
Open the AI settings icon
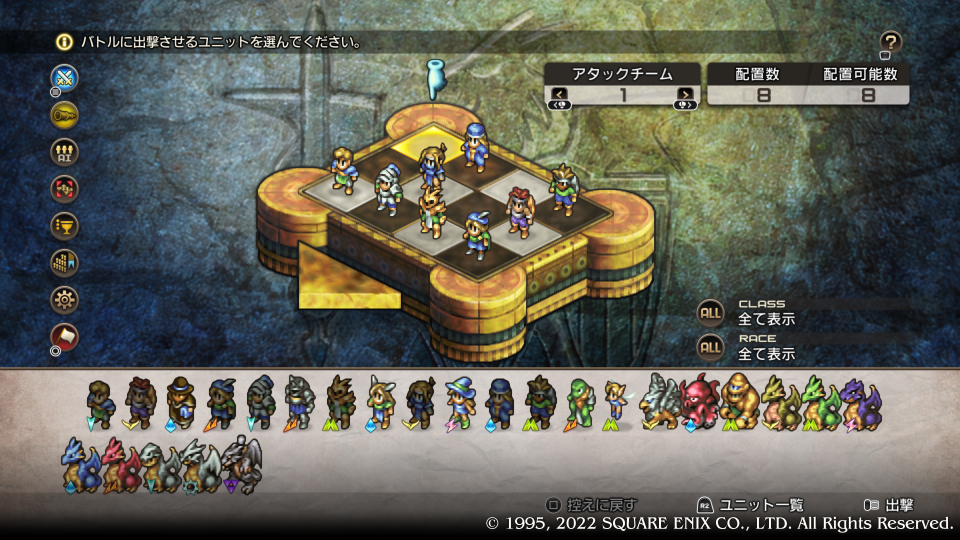click(65, 151)
